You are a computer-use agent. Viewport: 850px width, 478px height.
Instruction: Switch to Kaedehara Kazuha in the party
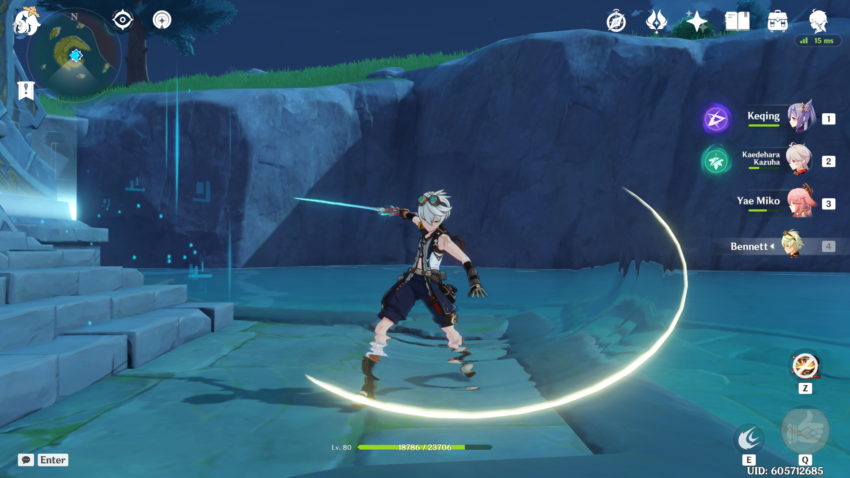800,160
